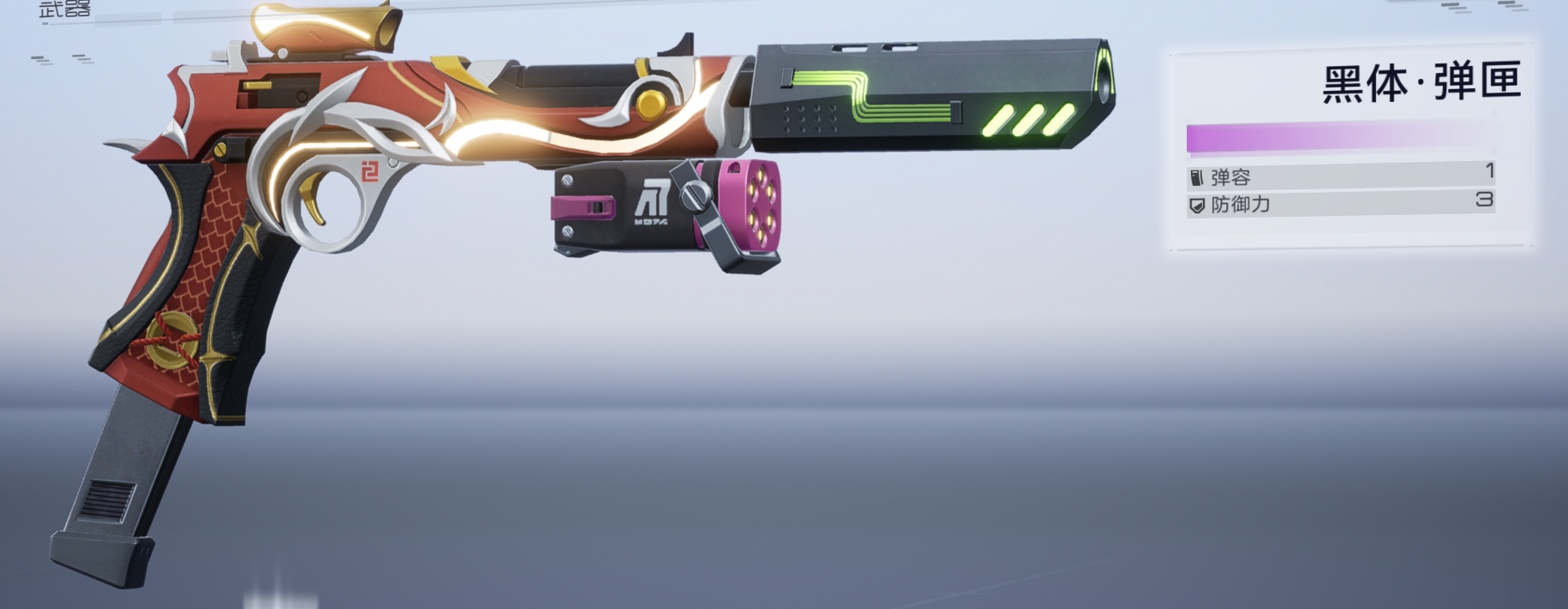Open the 武器 header at top left

point(65,9)
